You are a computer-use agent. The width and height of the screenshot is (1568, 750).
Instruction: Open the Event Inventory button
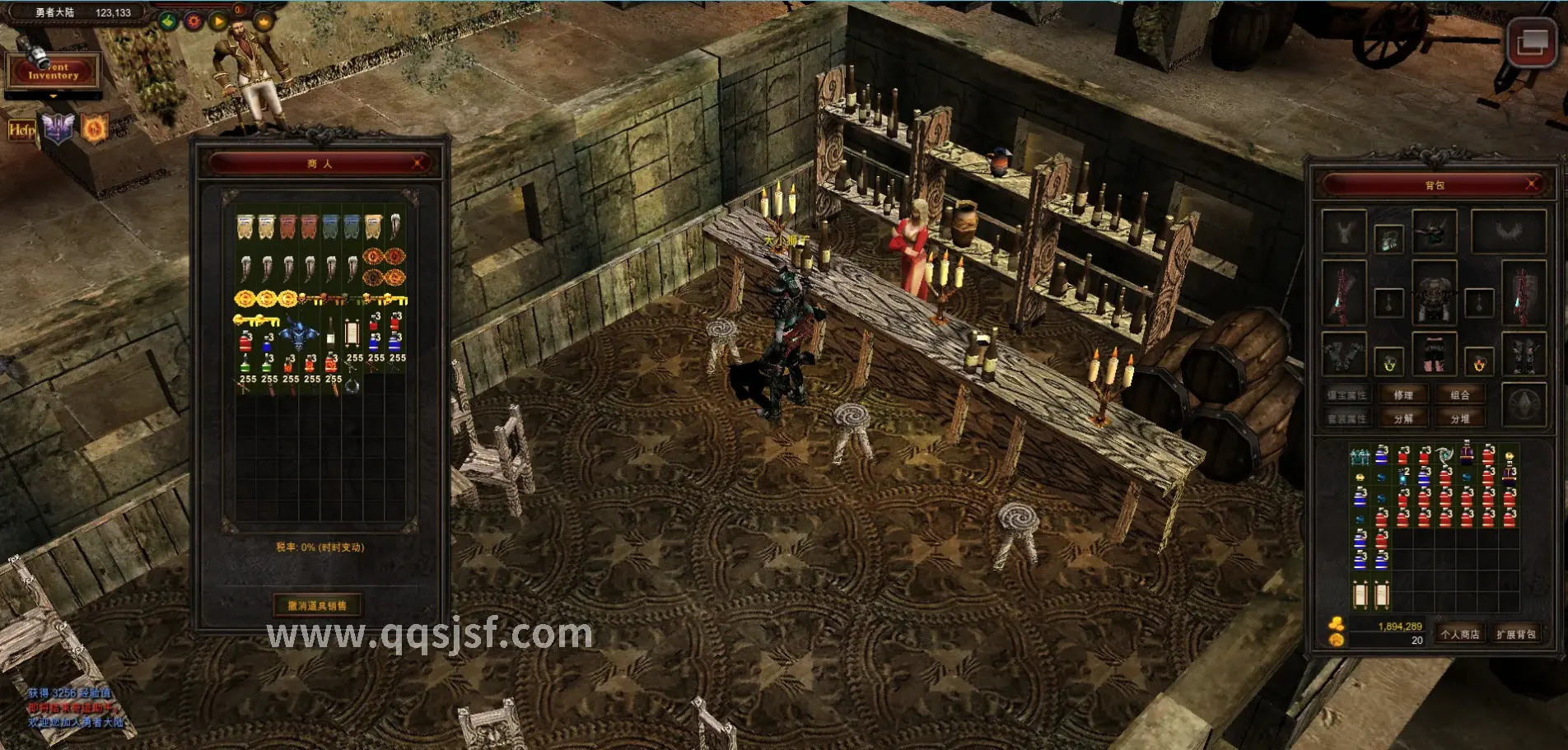[53, 72]
